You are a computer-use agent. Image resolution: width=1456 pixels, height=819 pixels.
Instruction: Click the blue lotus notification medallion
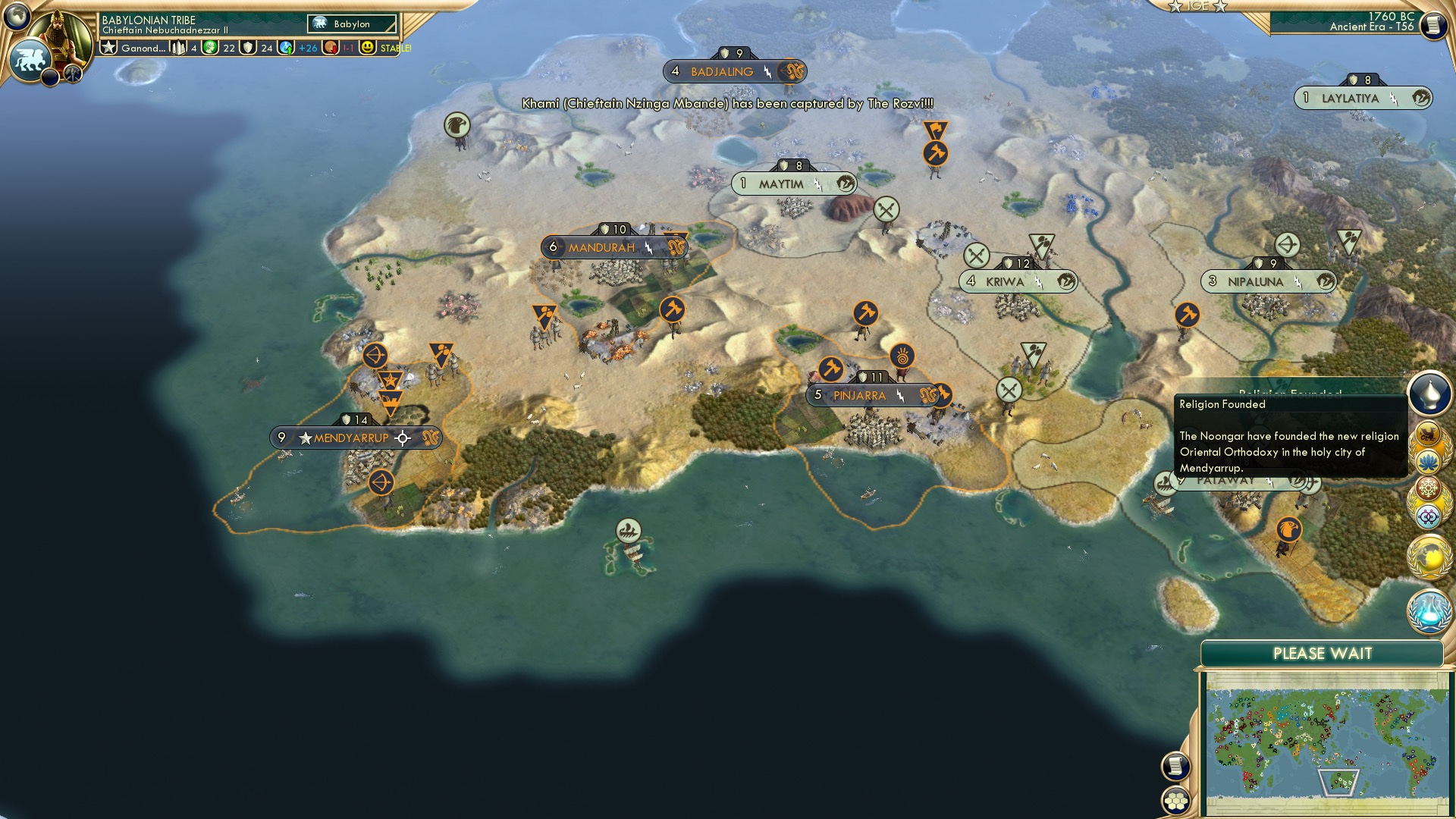point(1429,461)
